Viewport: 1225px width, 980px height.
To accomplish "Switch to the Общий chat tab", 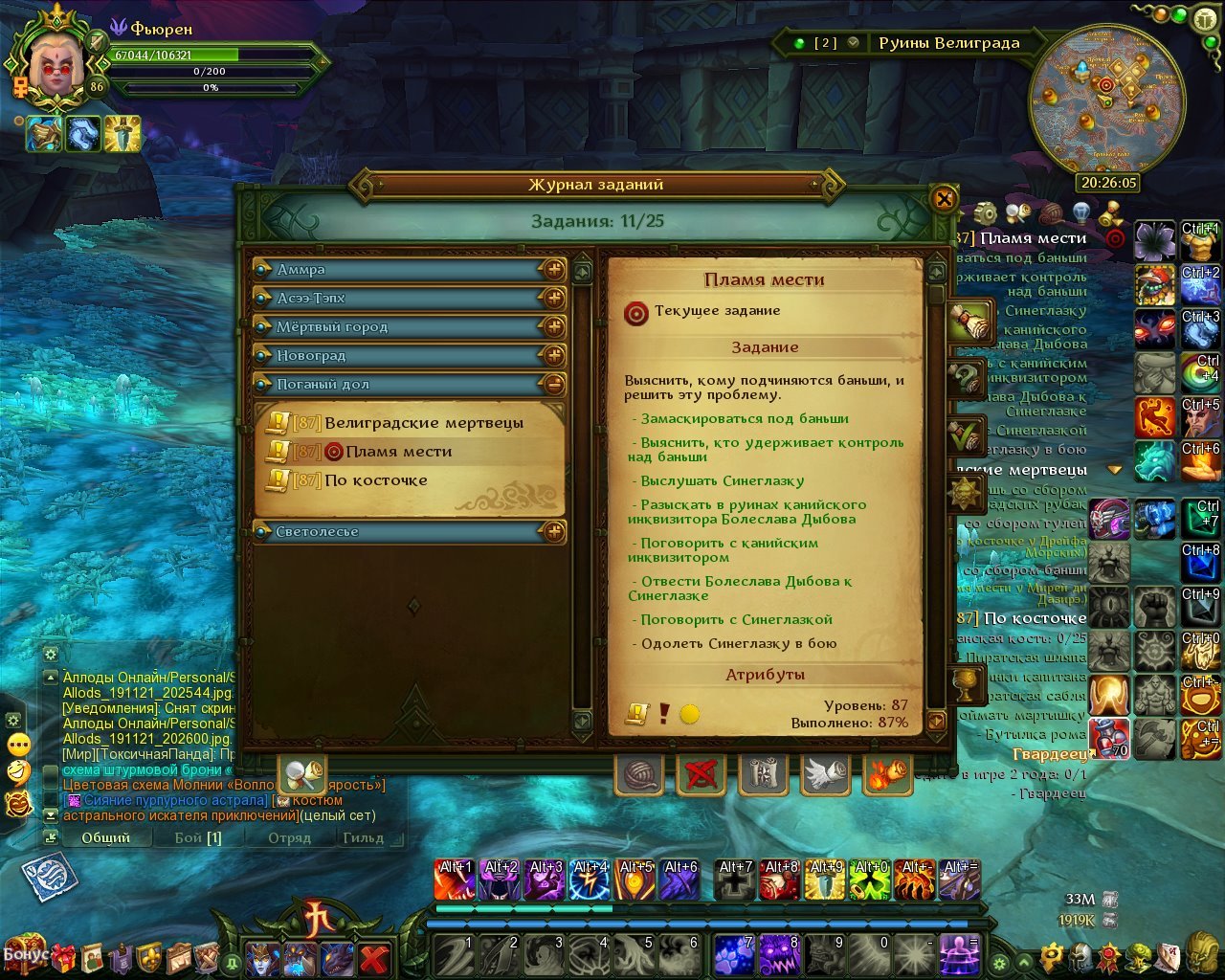I will (x=105, y=837).
